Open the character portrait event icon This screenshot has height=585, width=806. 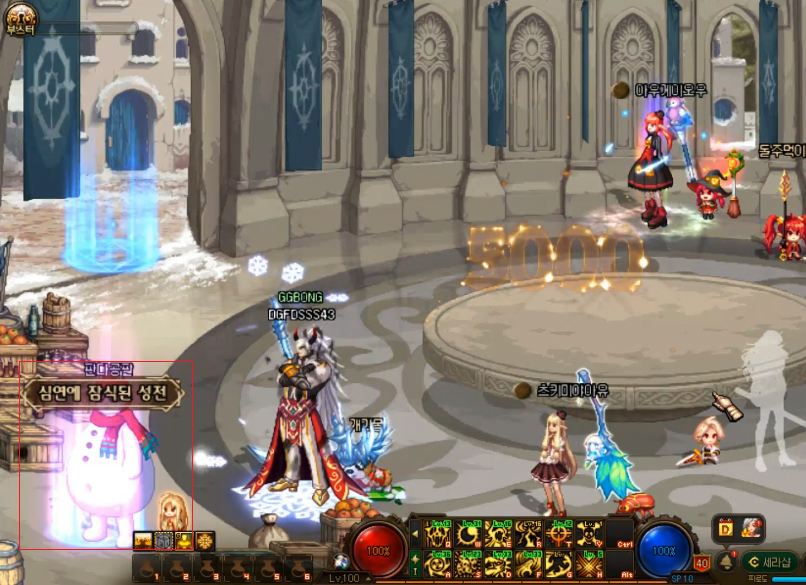click(x=752, y=526)
